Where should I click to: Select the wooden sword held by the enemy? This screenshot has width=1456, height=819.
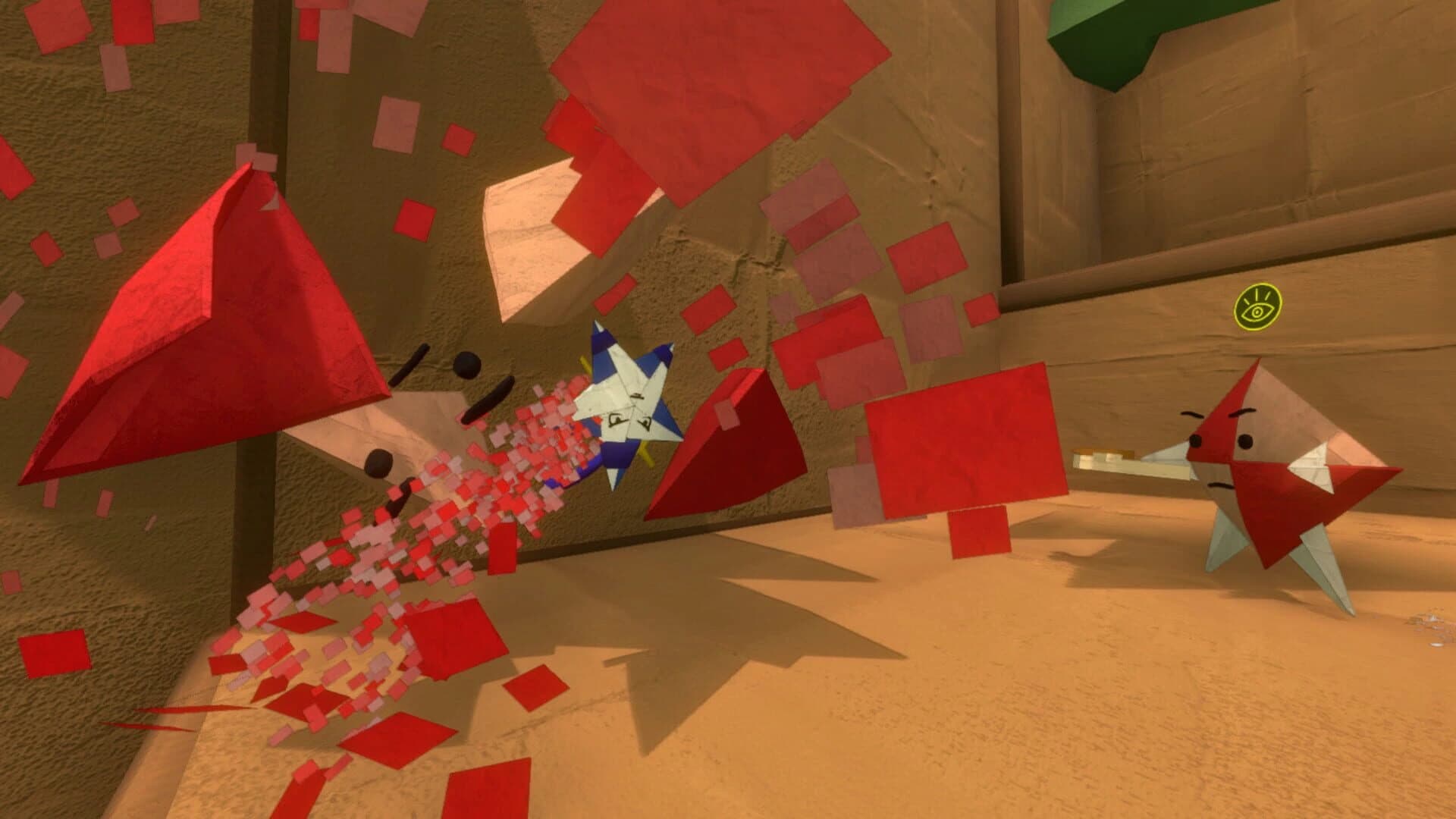click(x=1130, y=460)
